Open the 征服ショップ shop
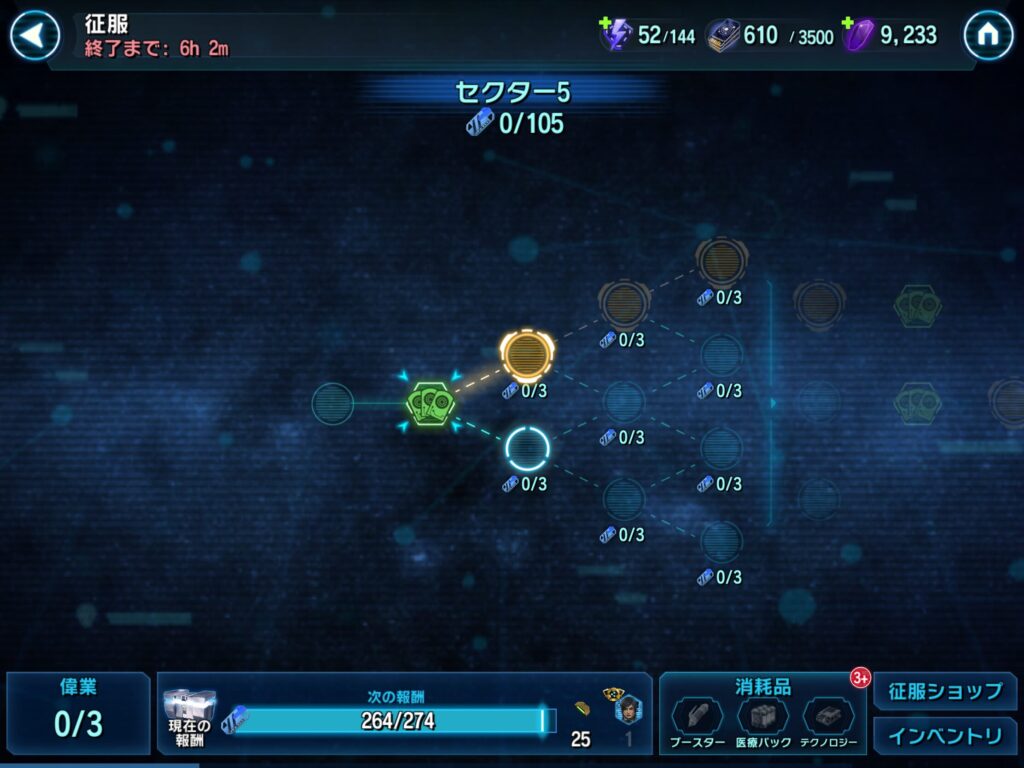Viewport: 1024px width, 768px height. click(944, 691)
